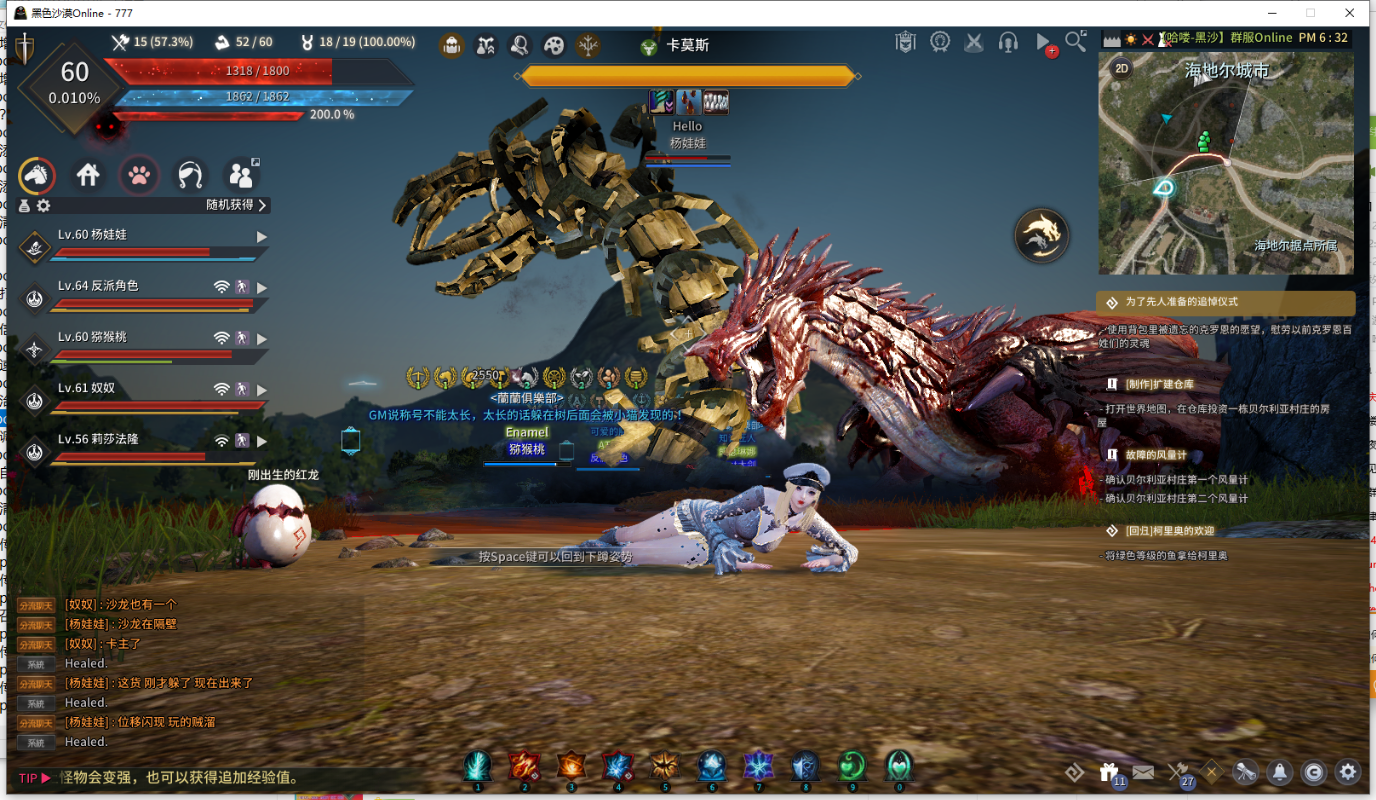Close the game window
The width and height of the screenshot is (1376, 800).
click(1349, 13)
